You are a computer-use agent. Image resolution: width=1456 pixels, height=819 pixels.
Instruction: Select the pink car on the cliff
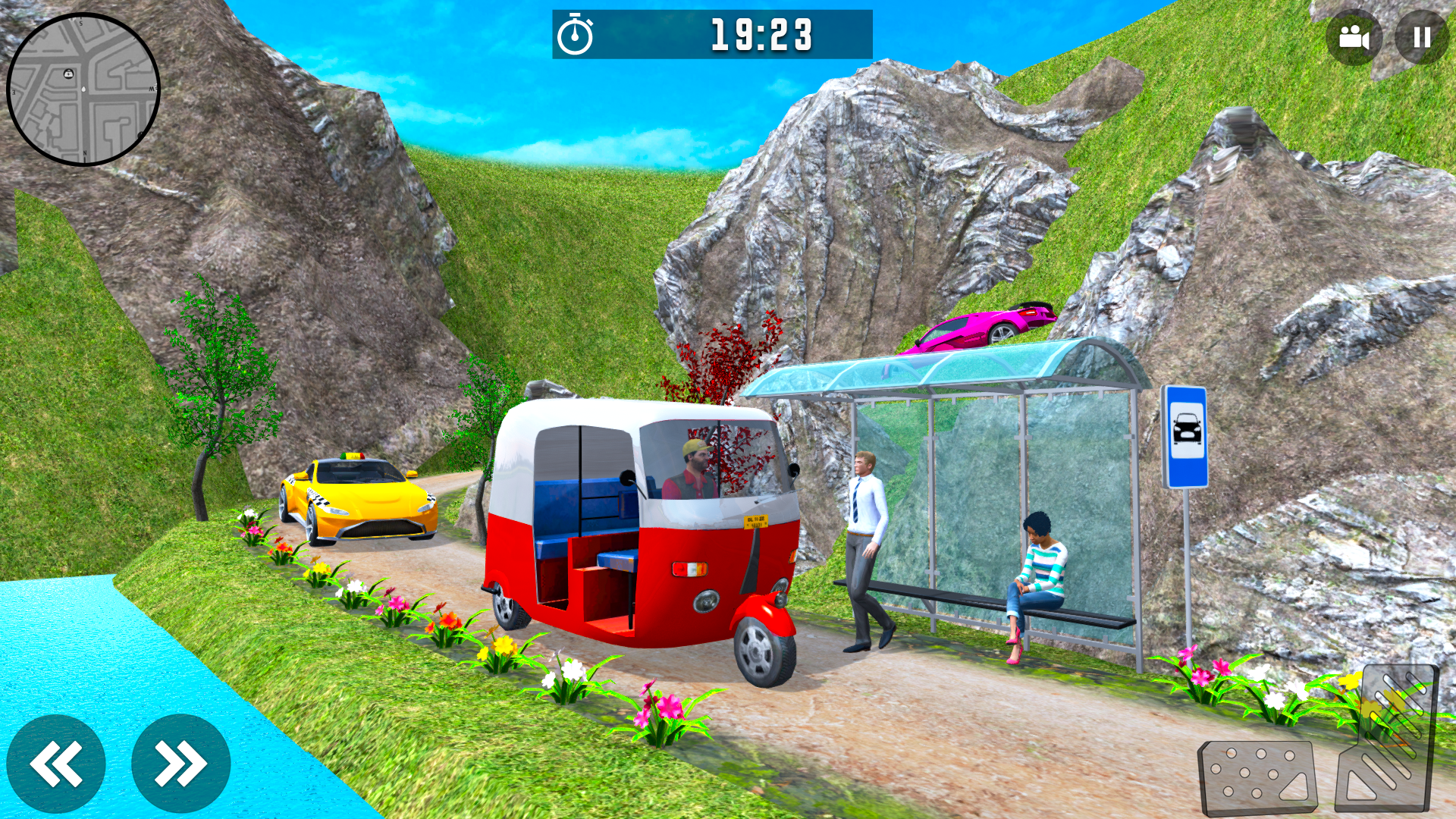coord(978,328)
